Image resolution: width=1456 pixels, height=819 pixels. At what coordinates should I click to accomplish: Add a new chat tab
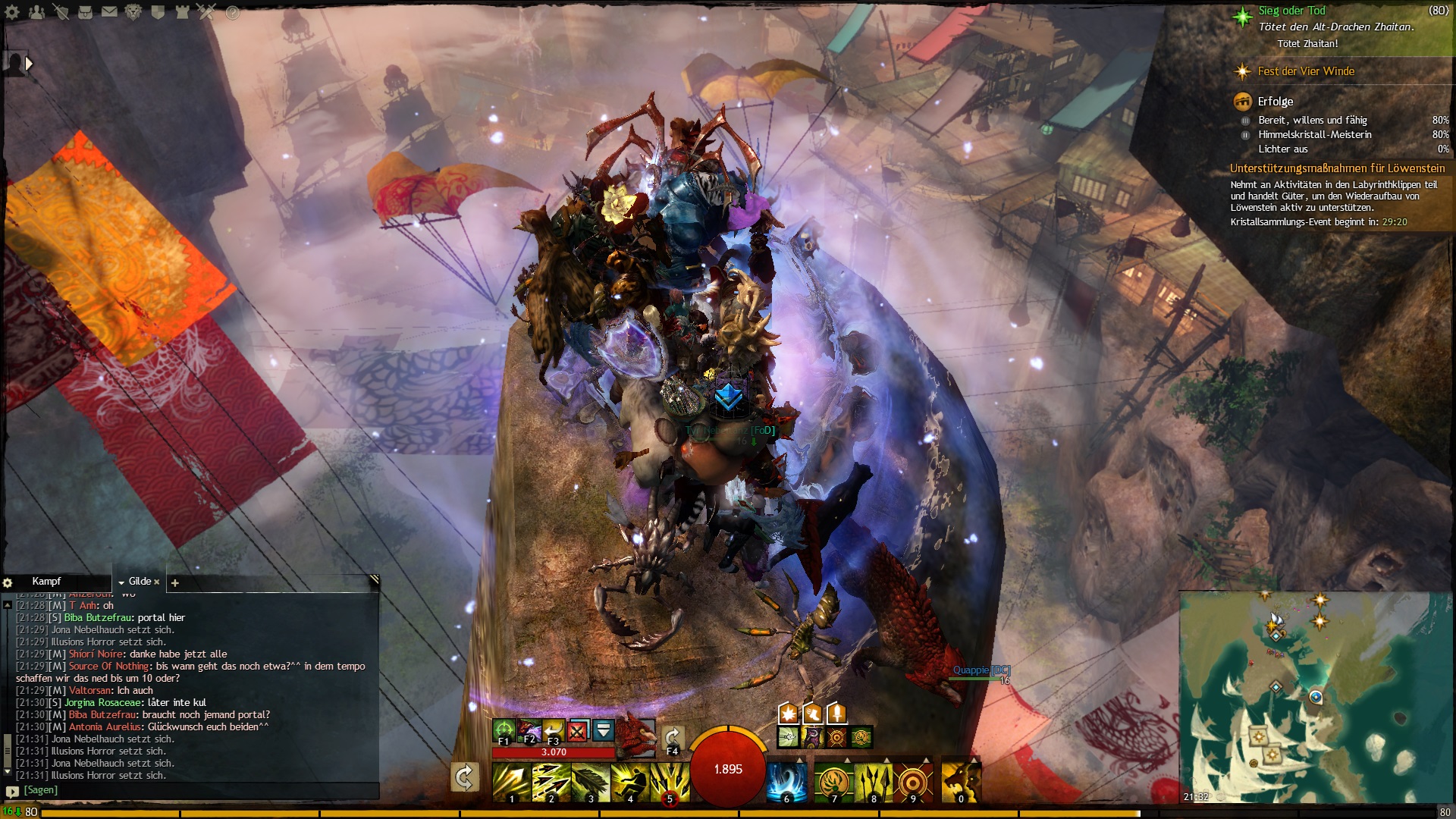pos(175,582)
